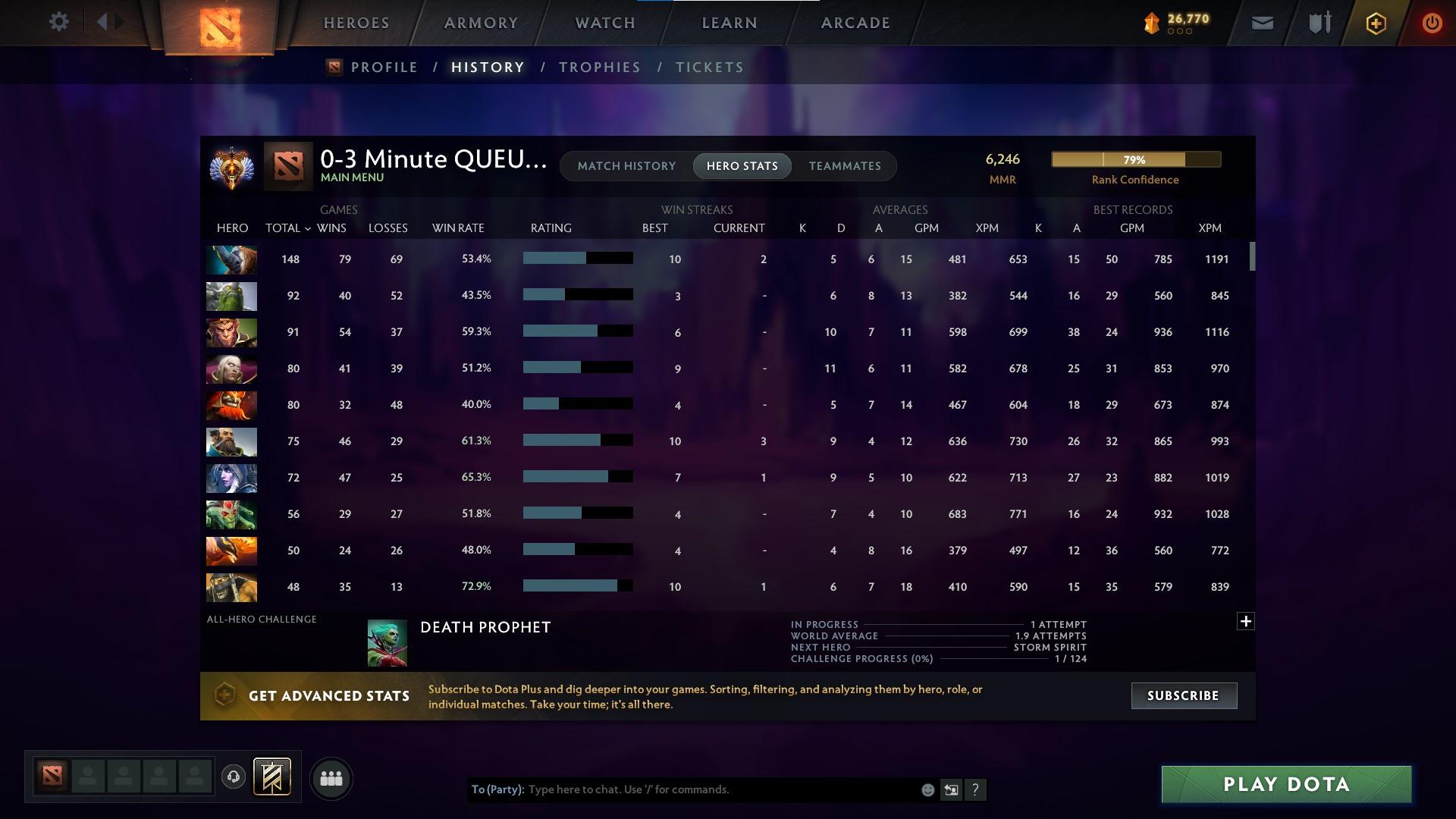Open the settings gear icon

(59, 21)
